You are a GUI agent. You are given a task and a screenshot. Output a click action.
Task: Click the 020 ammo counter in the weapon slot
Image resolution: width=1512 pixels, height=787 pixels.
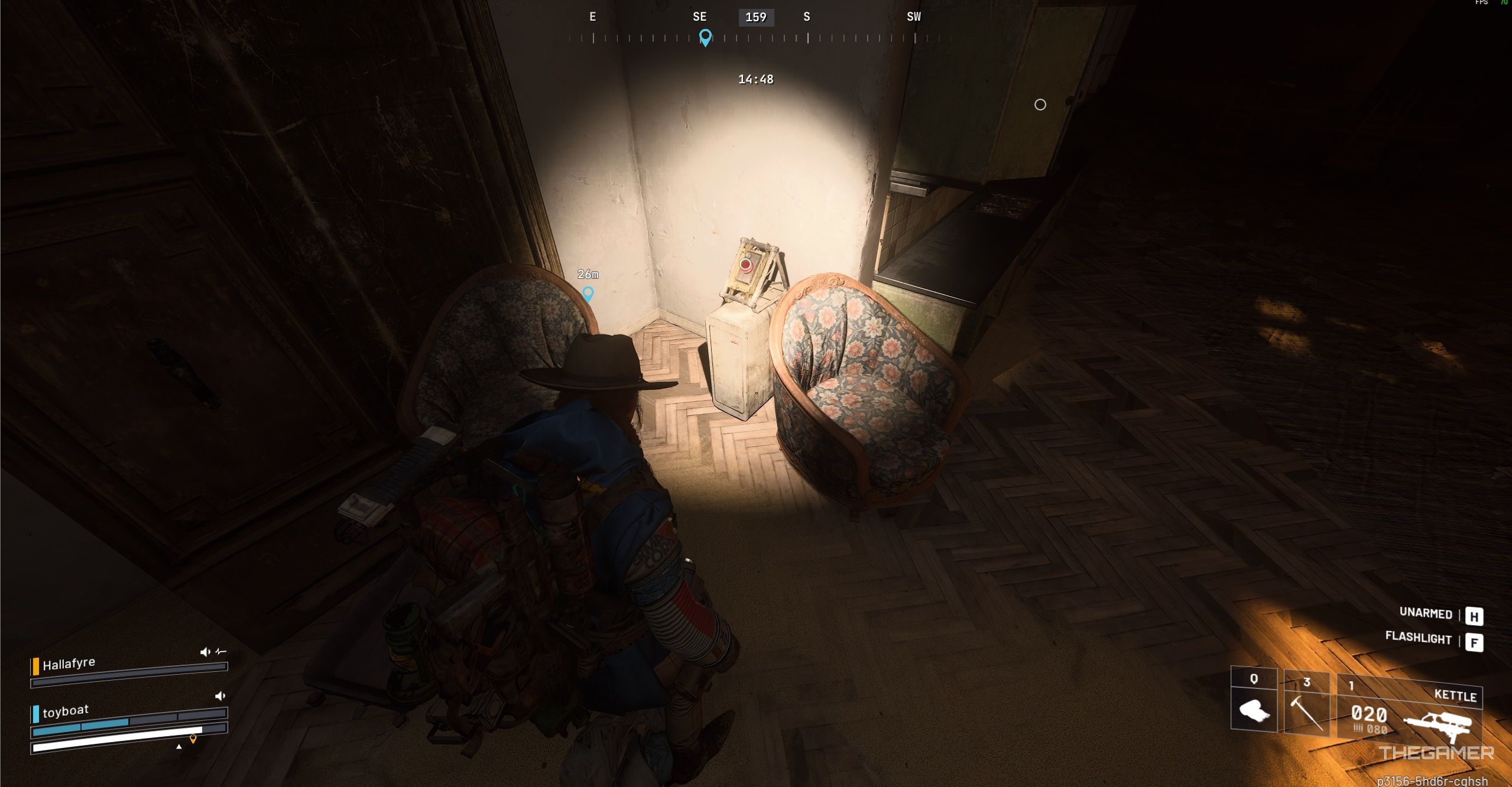(x=1369, y=714)
